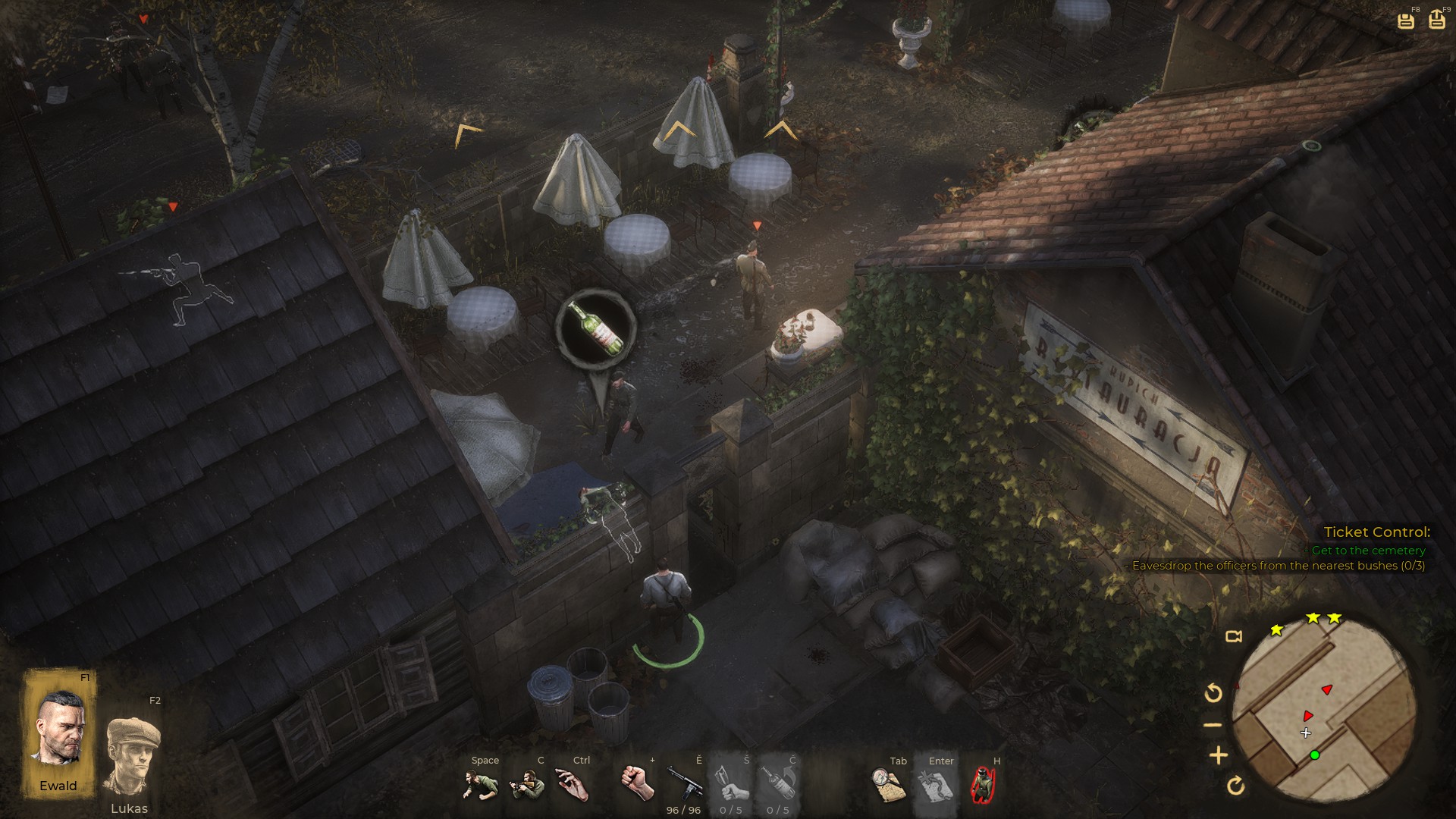Choose the greyed-out knife stab ability
1456x819 pixels.
730,783
